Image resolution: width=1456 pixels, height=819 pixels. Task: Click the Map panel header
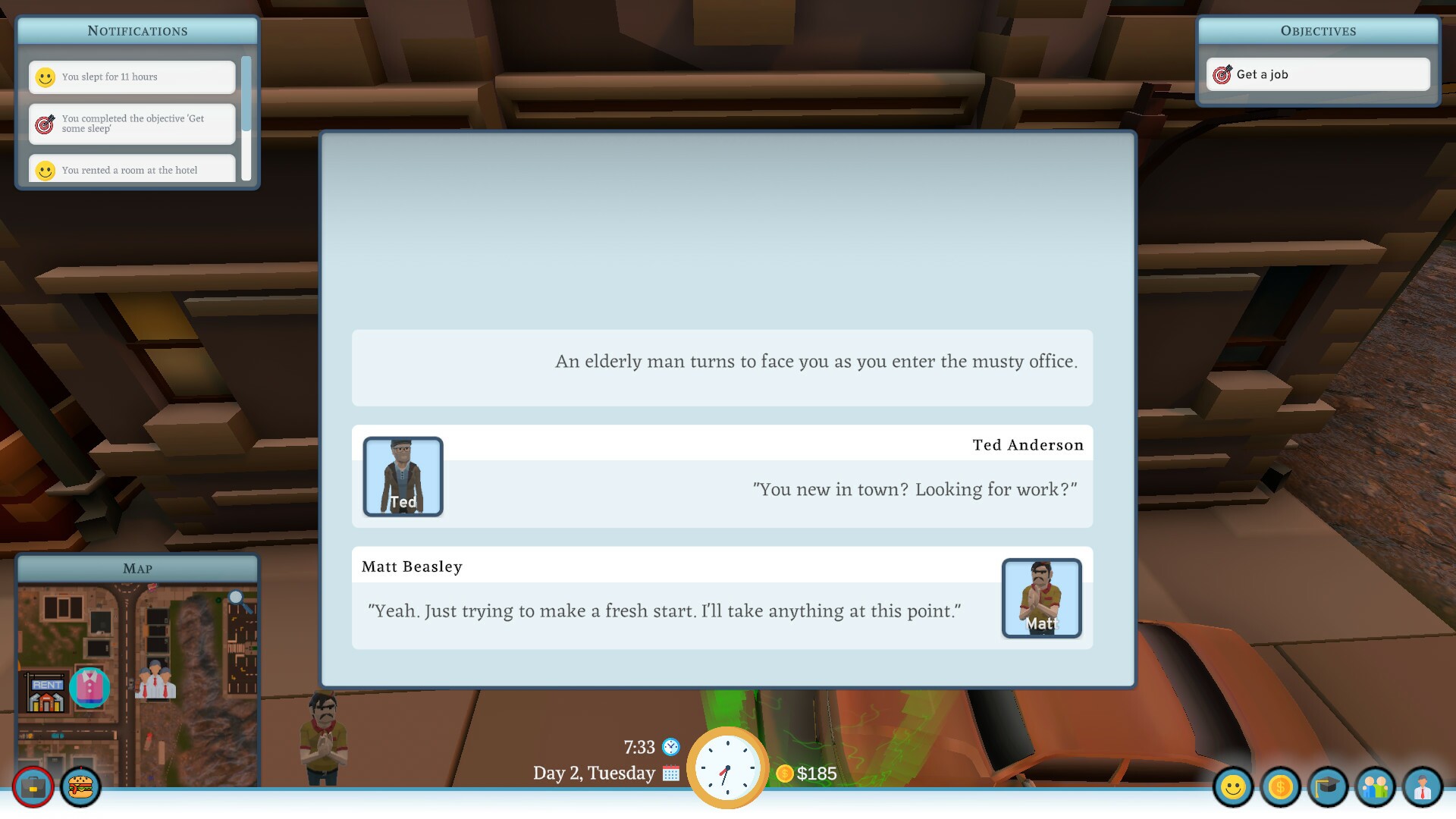click(x=137, y=568)
